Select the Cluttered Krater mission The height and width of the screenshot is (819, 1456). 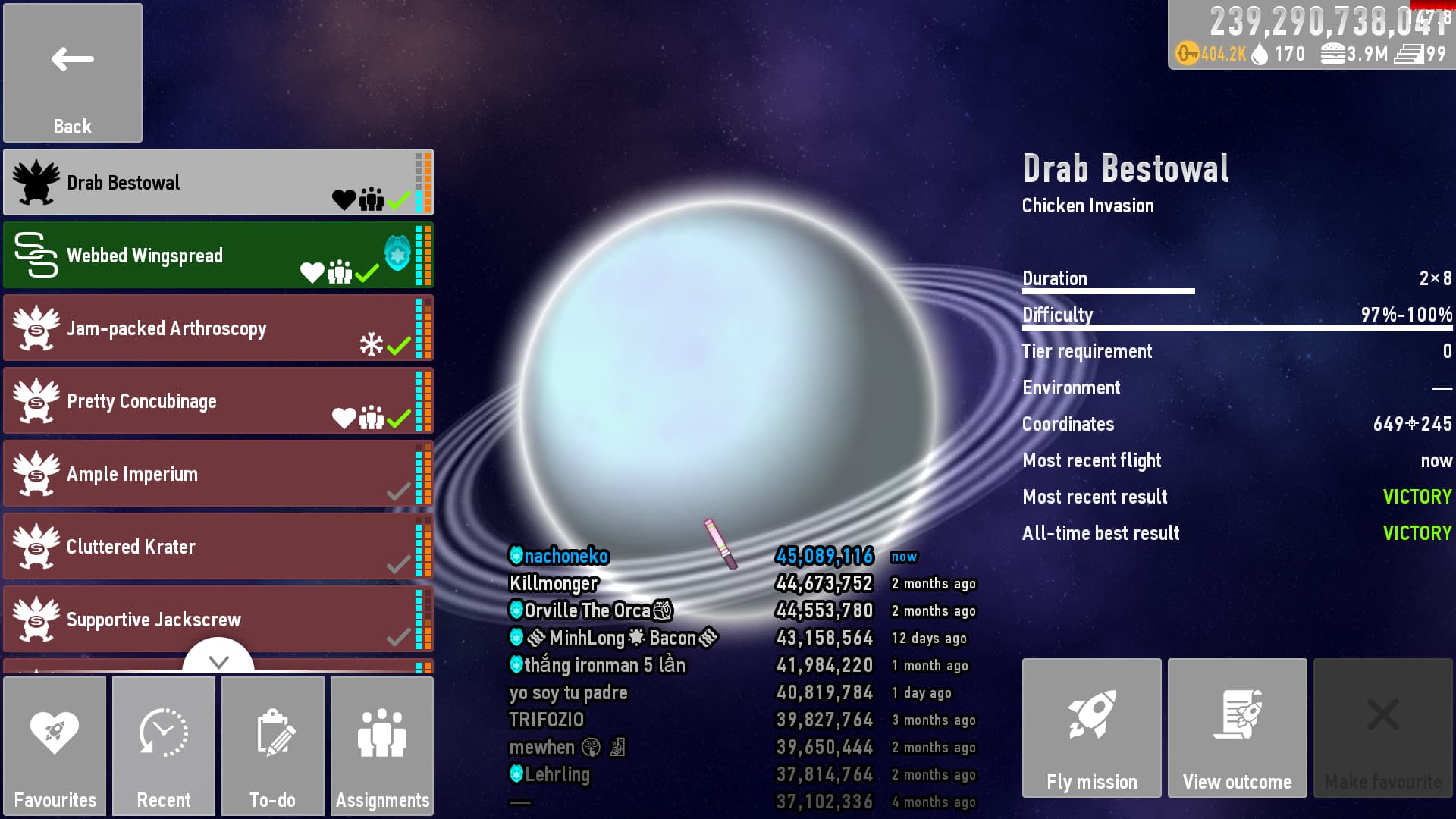tap(218, 547)
